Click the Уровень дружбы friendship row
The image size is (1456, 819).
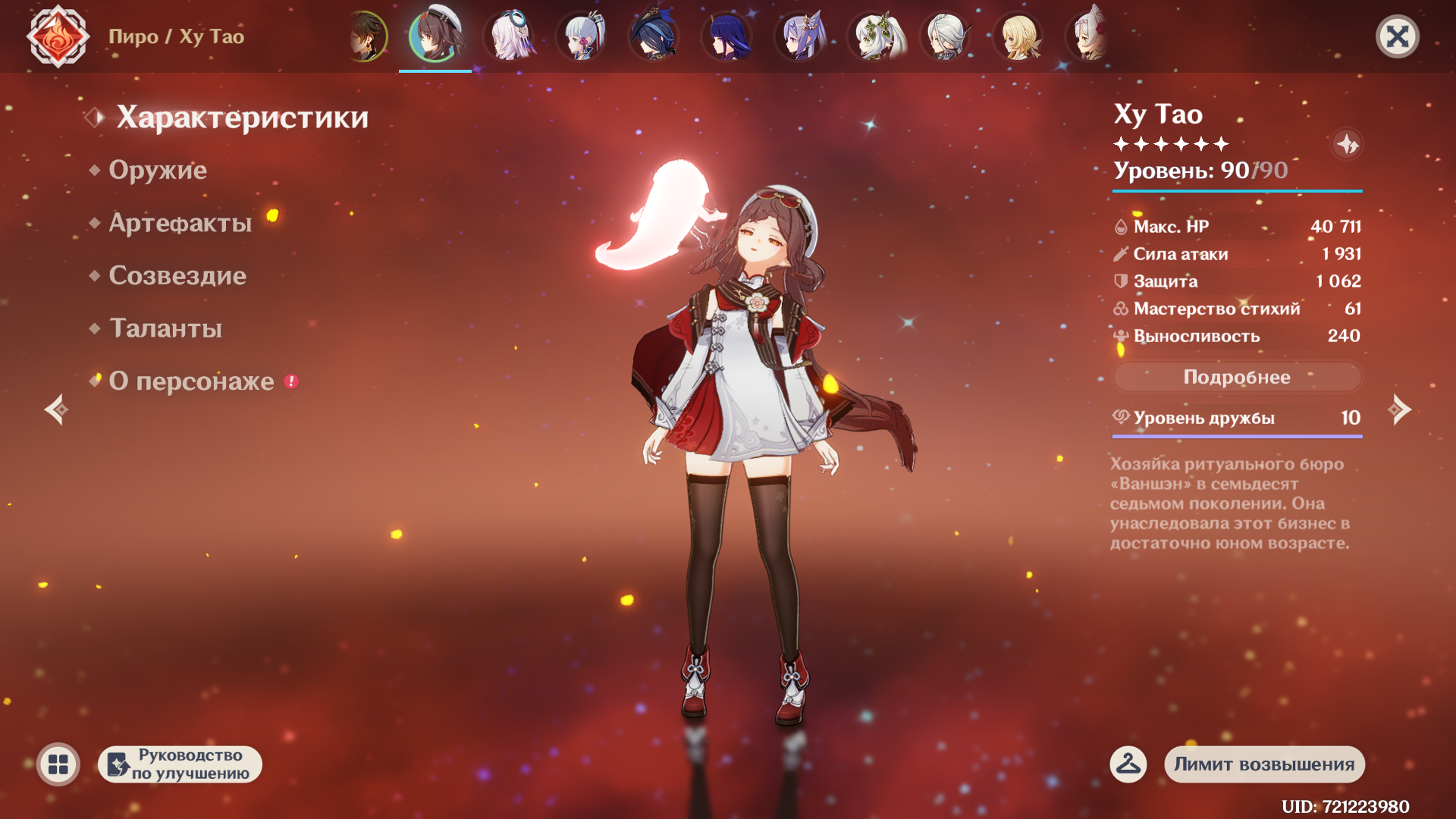[1237, 418]
